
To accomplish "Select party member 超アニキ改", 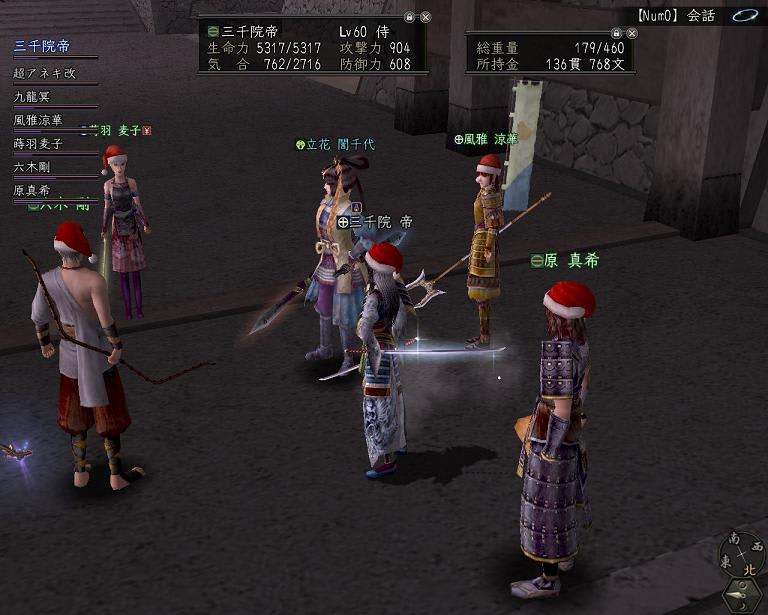I will (x=44, y=73).
